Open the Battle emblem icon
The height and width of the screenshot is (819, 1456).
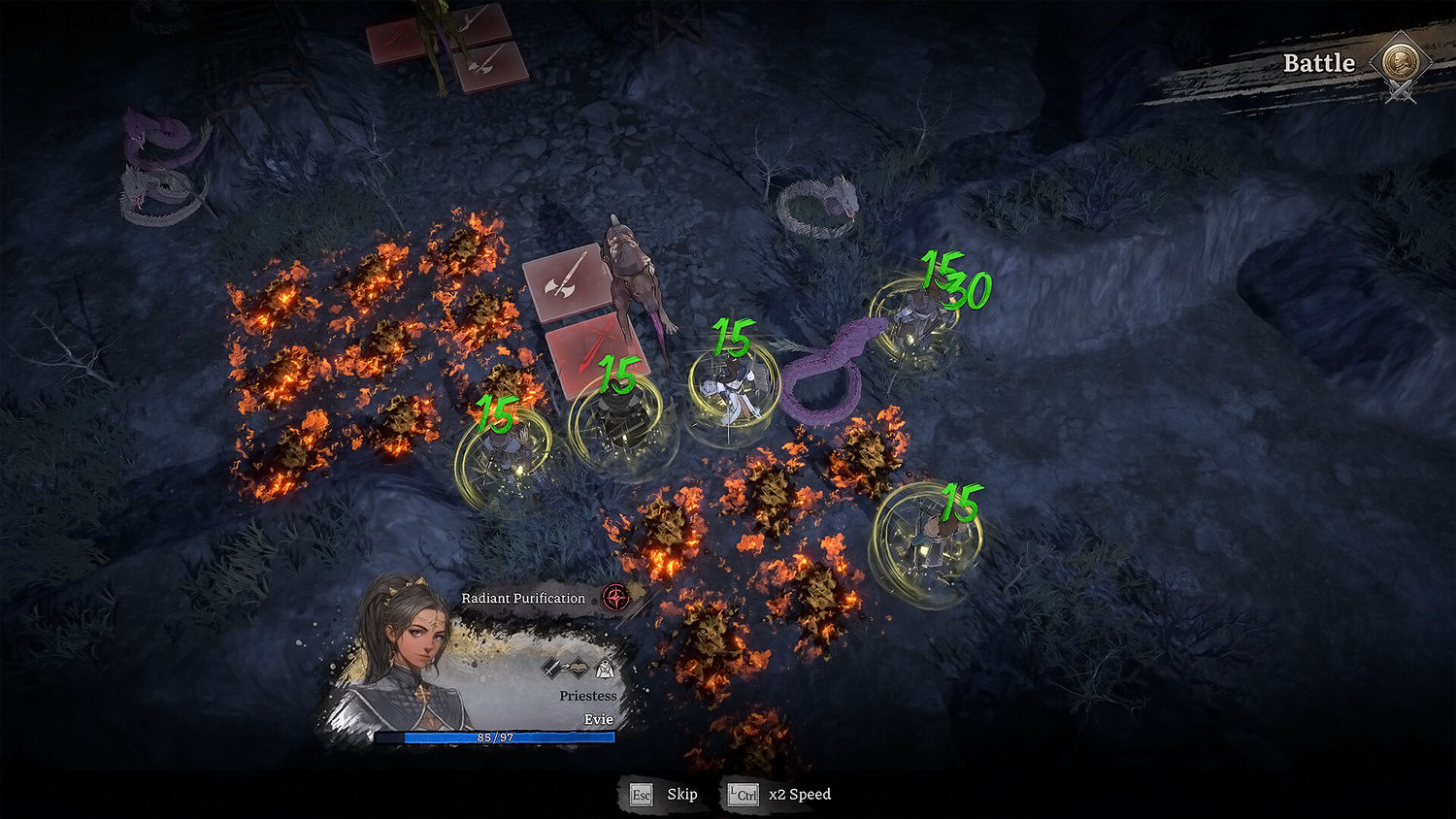pos(1400,64)
